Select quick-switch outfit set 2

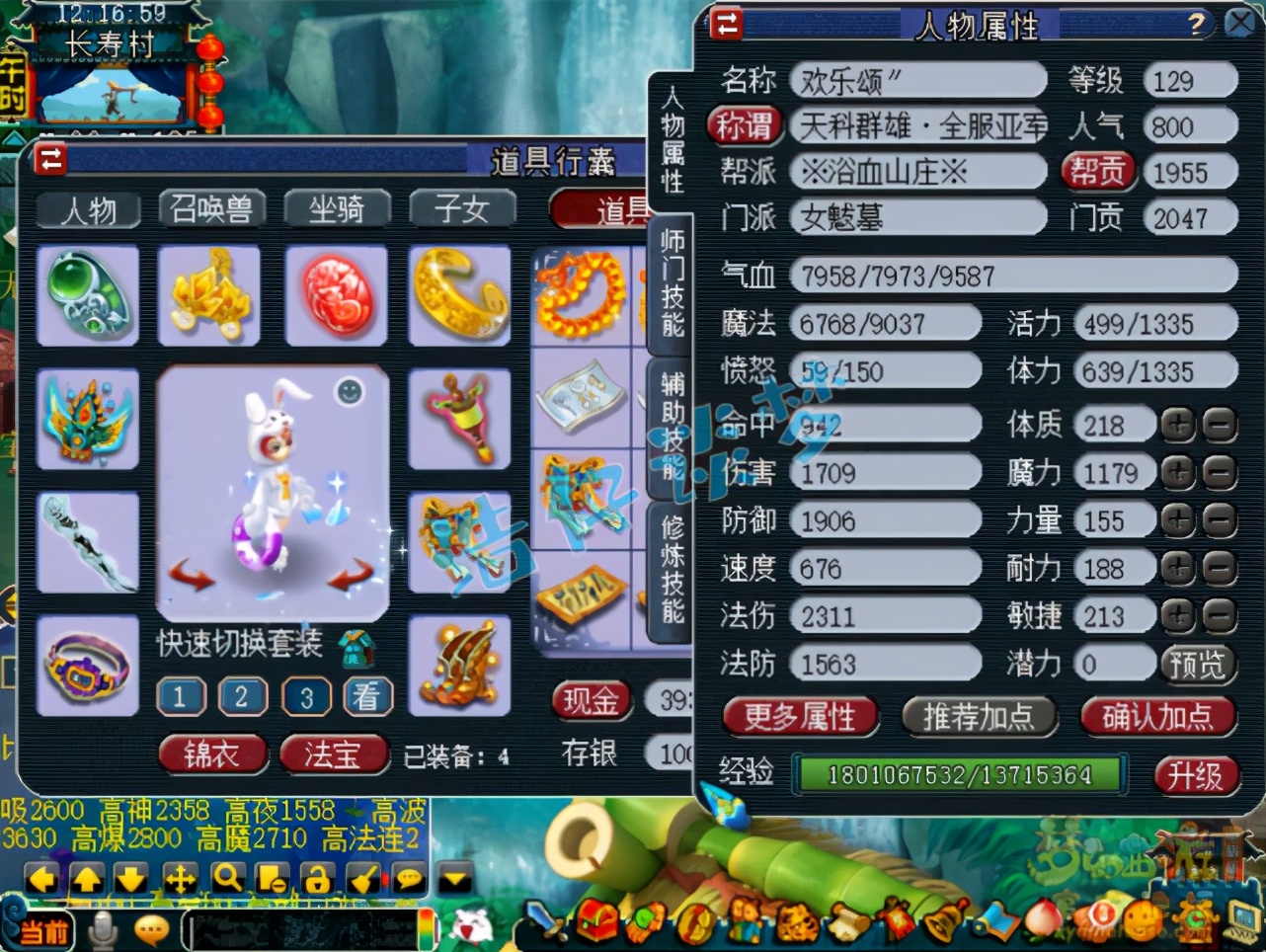pos(243,695)
